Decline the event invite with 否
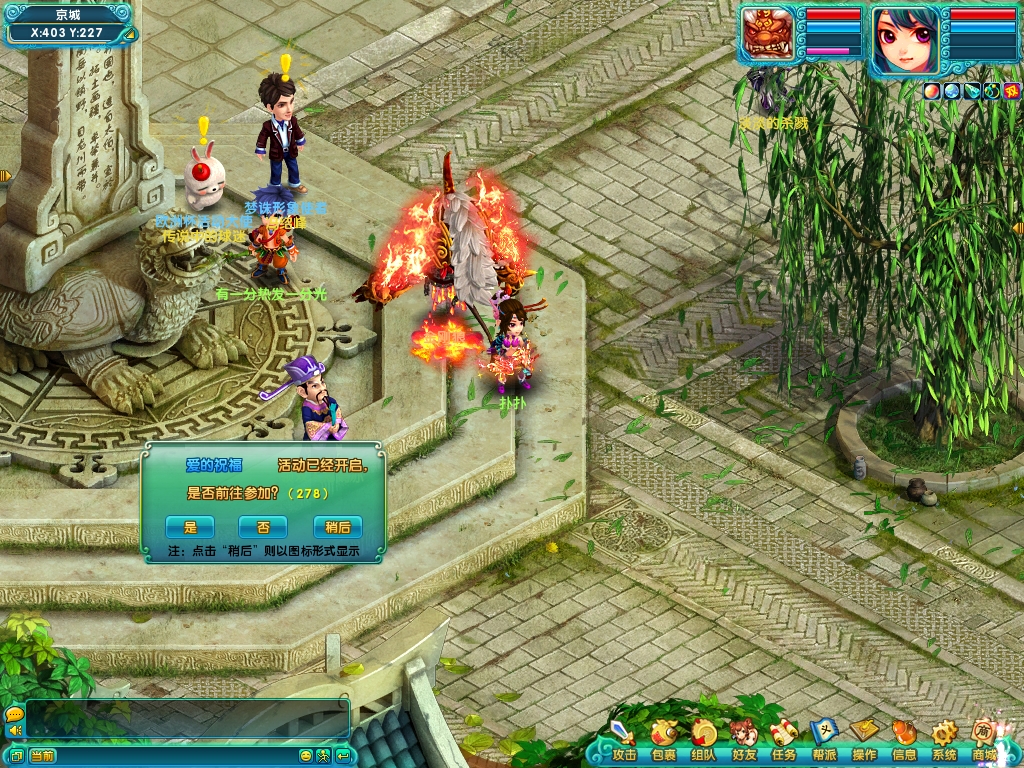Viewport: 1024px width, 768px height. (262, 527)
